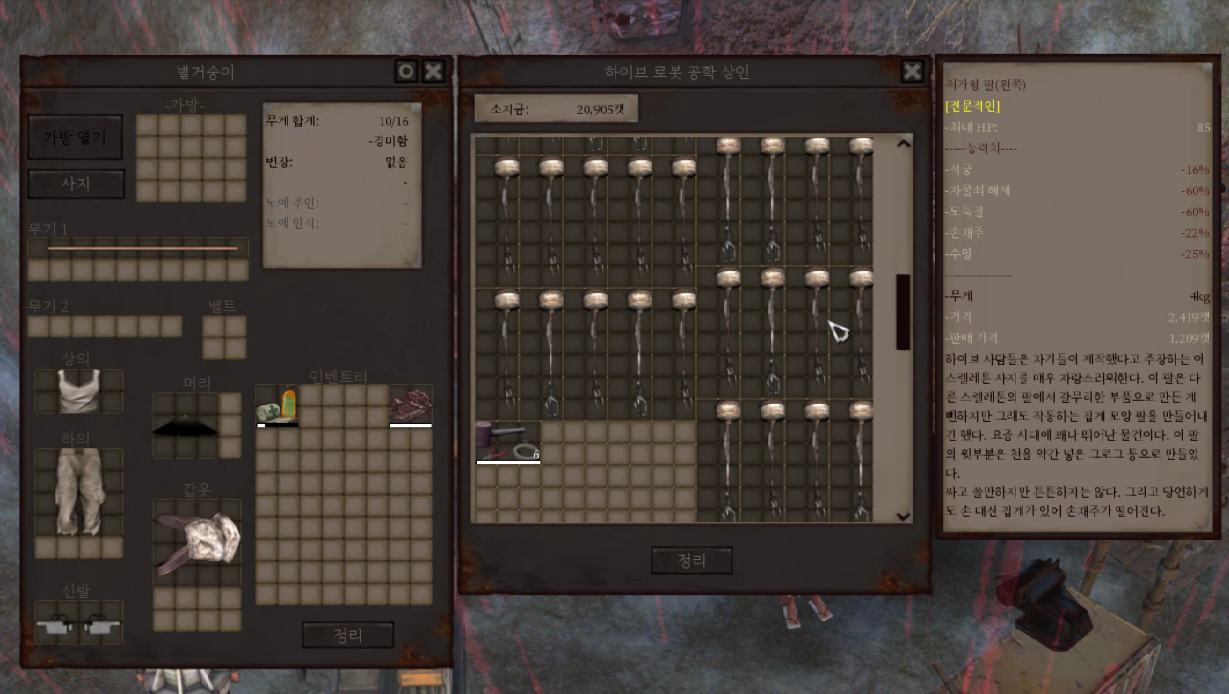Viewport: 1229px width, 694px height.
Task: Close the character inventory window
Action: [x=433, y=71]
